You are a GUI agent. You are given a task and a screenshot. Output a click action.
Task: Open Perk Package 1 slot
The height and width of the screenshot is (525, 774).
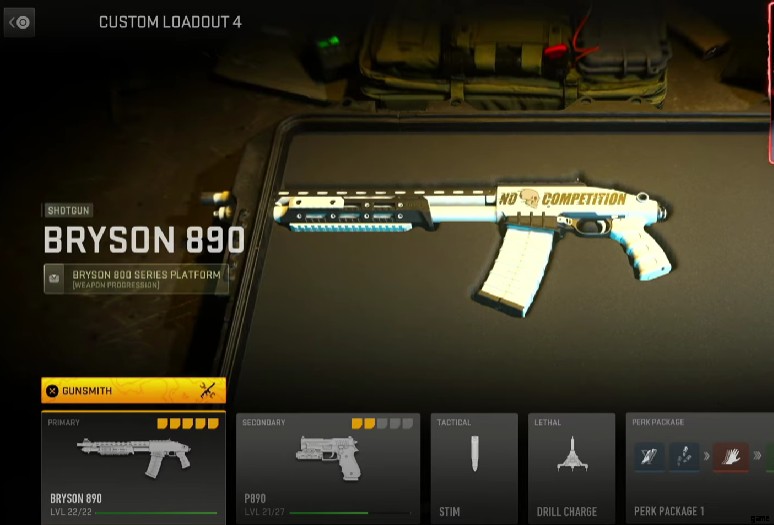coord(699,467)
